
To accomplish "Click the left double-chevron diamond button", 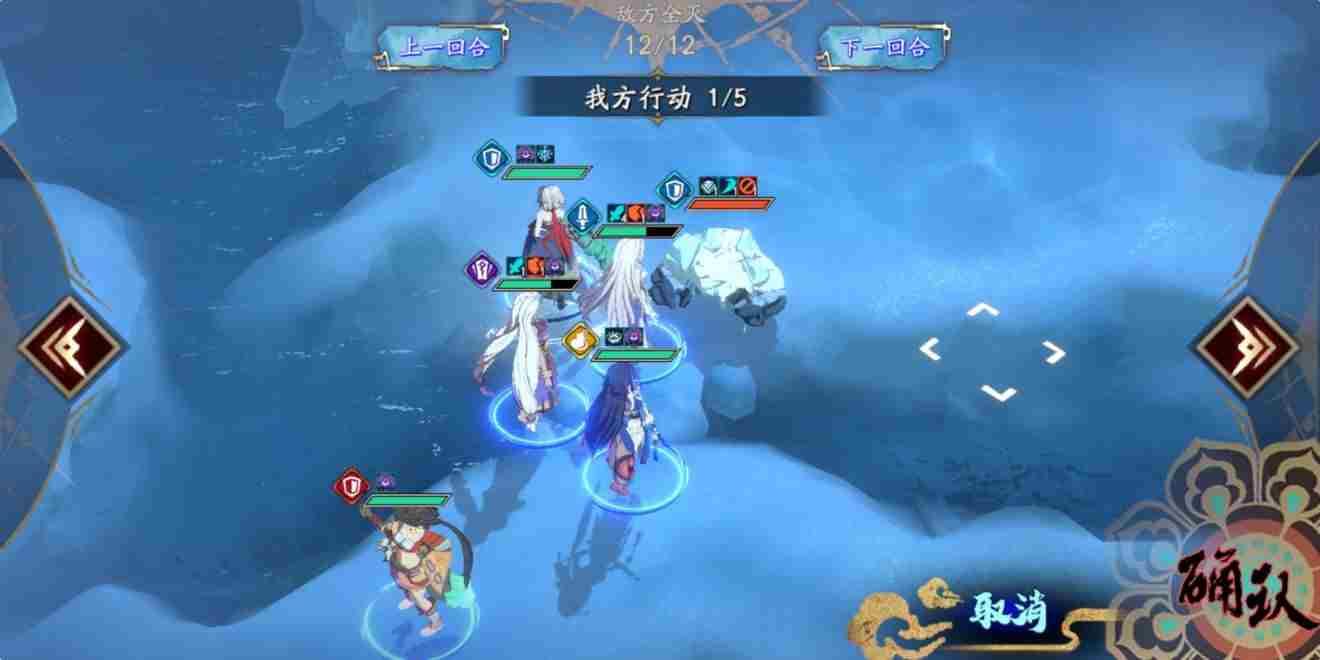I will pyautogui.click(x=71, y=347).
